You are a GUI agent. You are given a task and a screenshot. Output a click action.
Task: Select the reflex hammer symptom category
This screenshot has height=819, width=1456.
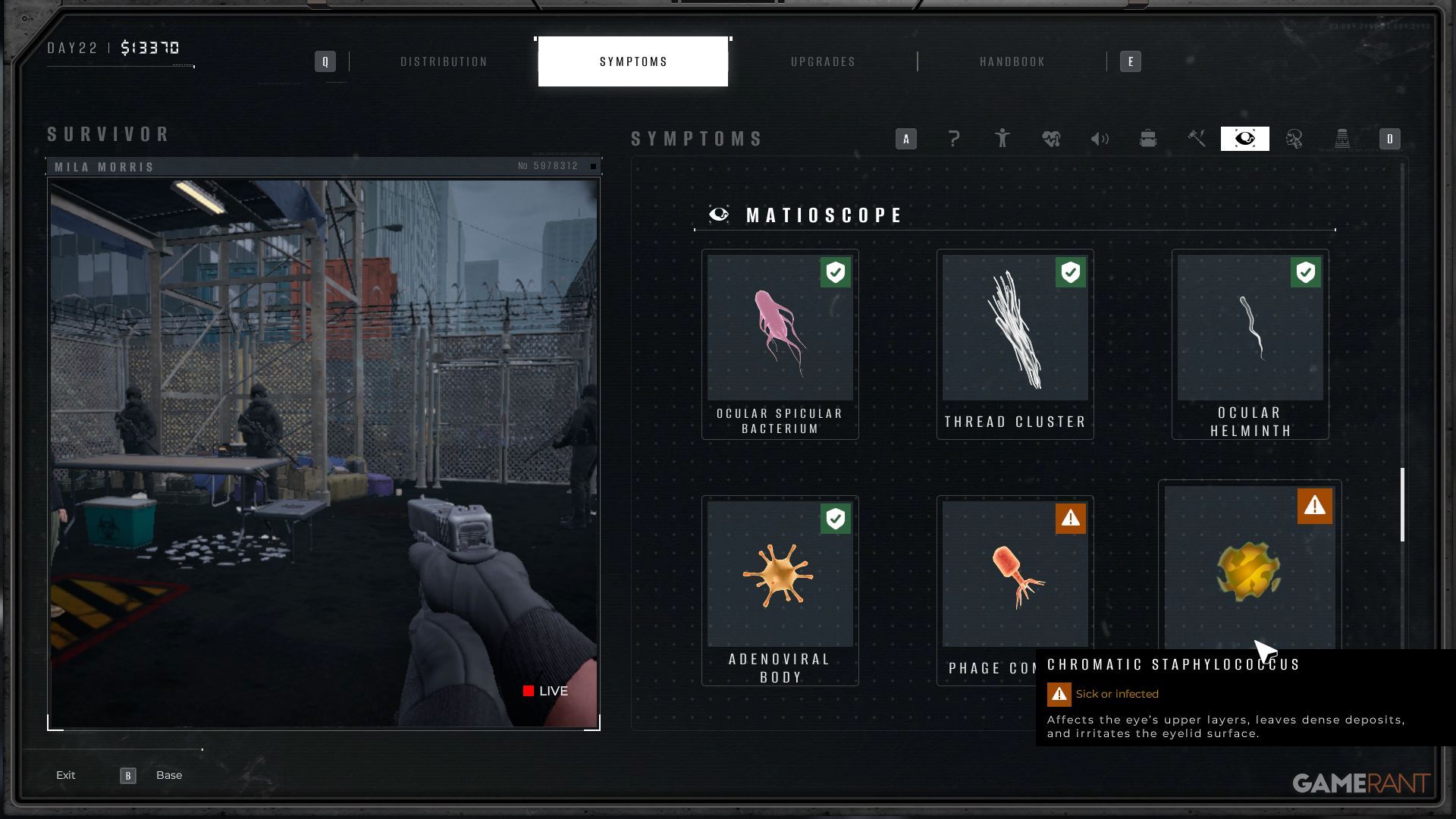click(x=1197, y=139)
